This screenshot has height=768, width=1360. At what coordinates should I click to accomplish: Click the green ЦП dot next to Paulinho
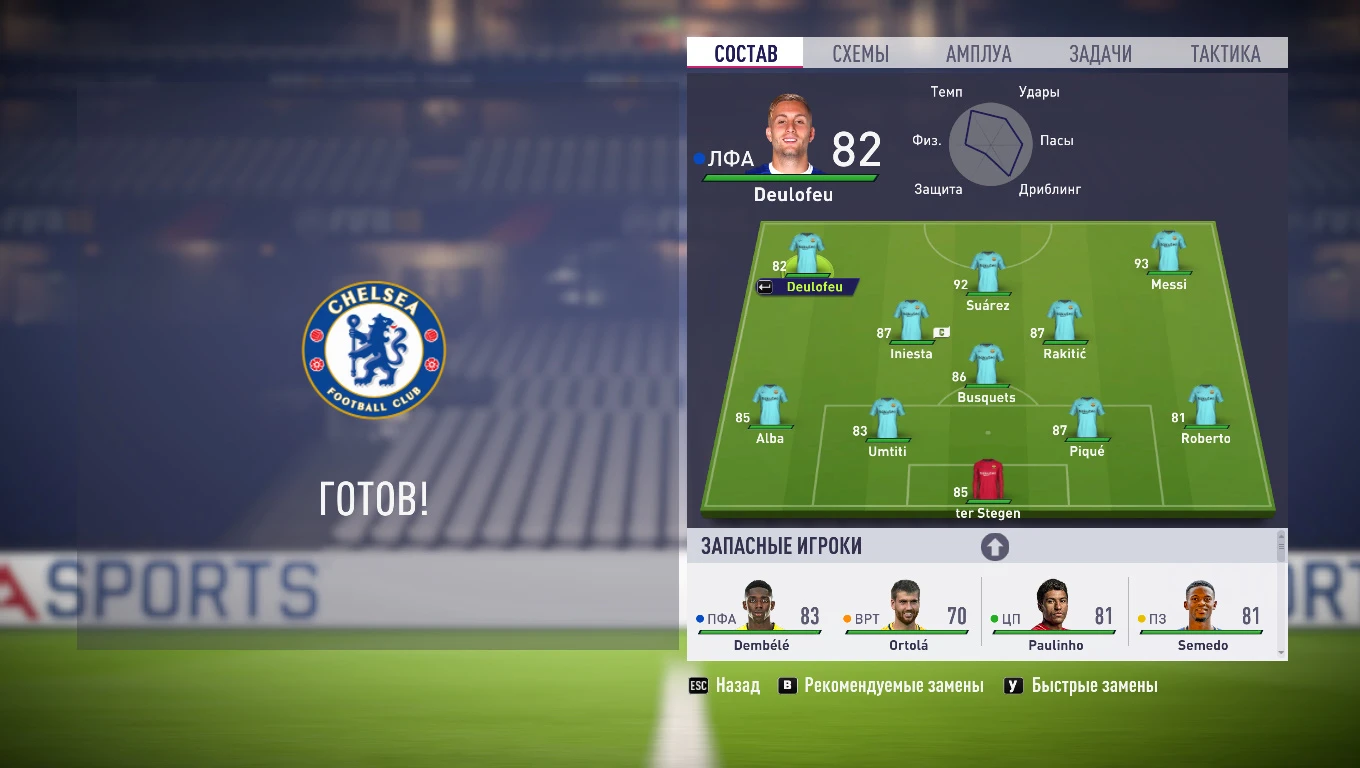click(x=996, y=618)
